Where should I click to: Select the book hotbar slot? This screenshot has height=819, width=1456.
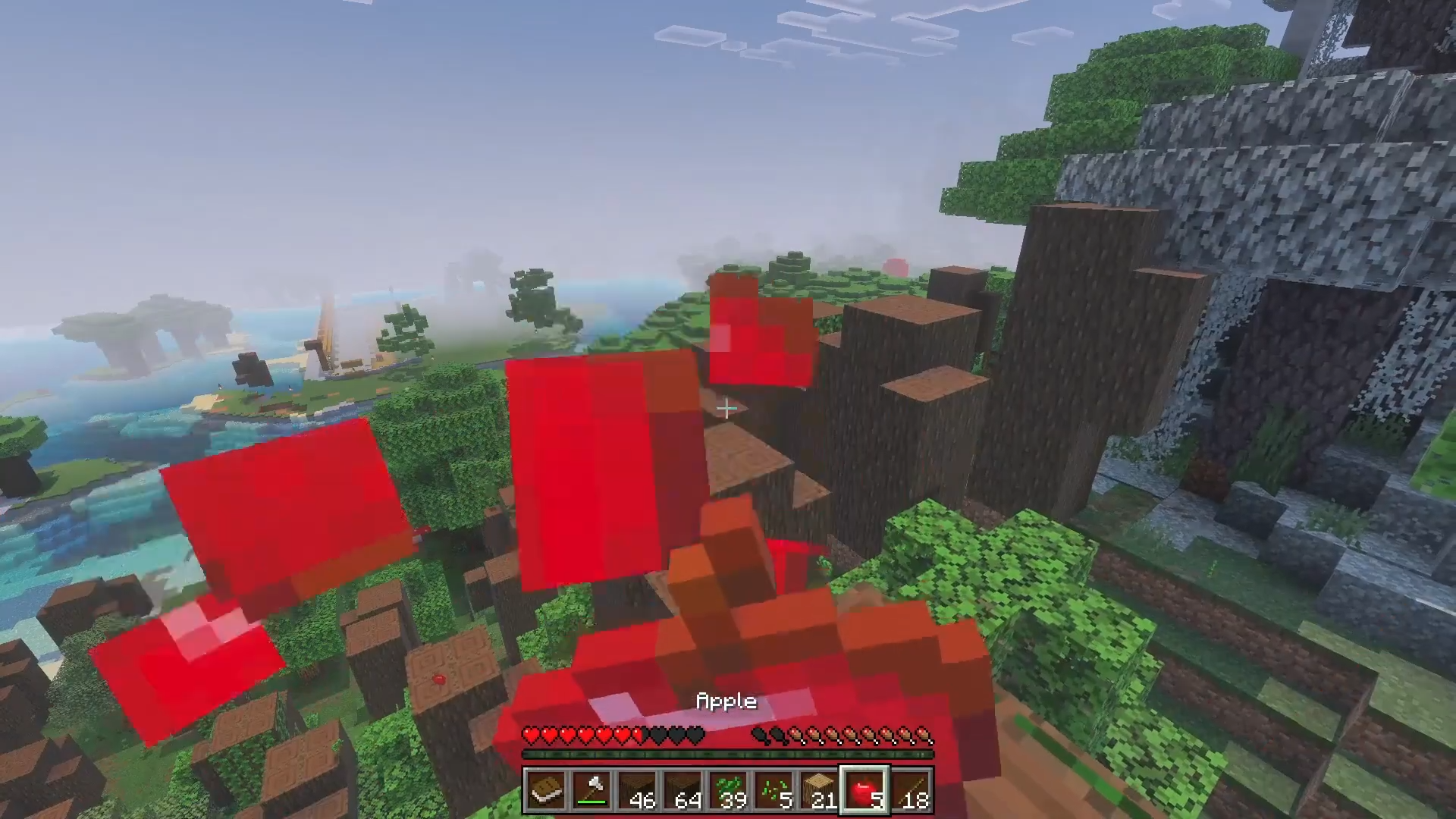546,791
